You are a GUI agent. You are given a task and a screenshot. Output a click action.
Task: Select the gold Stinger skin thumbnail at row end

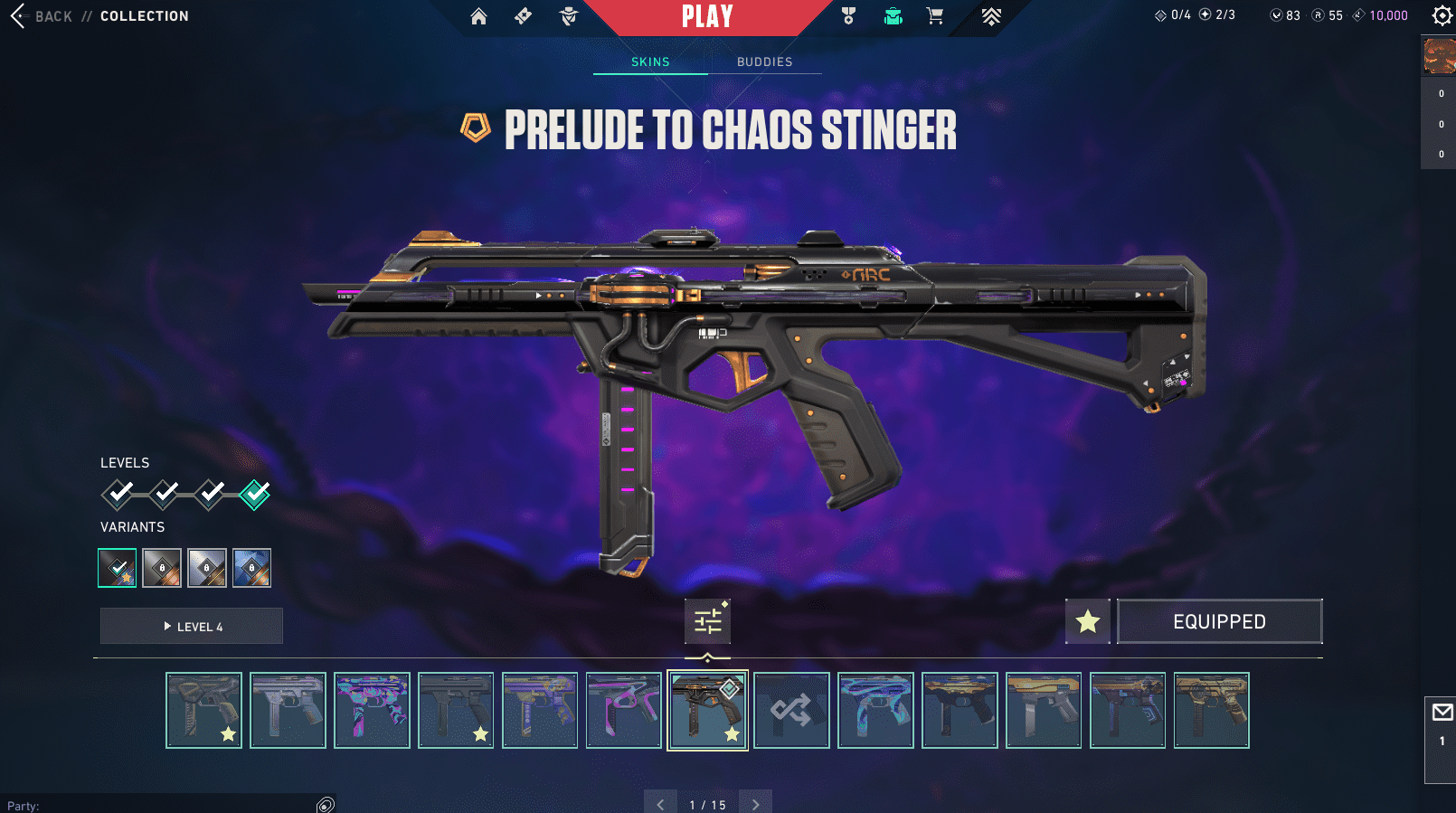[x=1211, y=710]
